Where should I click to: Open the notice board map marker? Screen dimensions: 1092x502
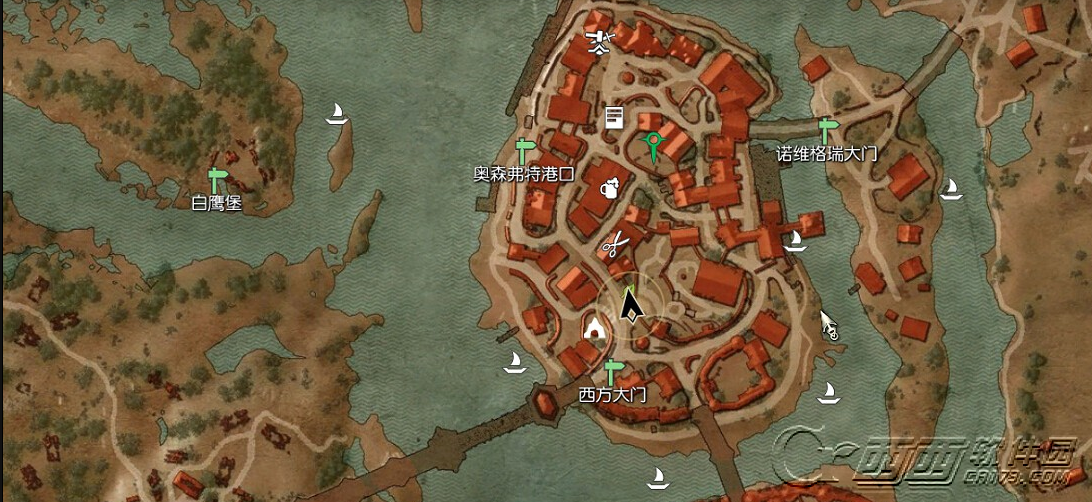[x=613, y=118]
